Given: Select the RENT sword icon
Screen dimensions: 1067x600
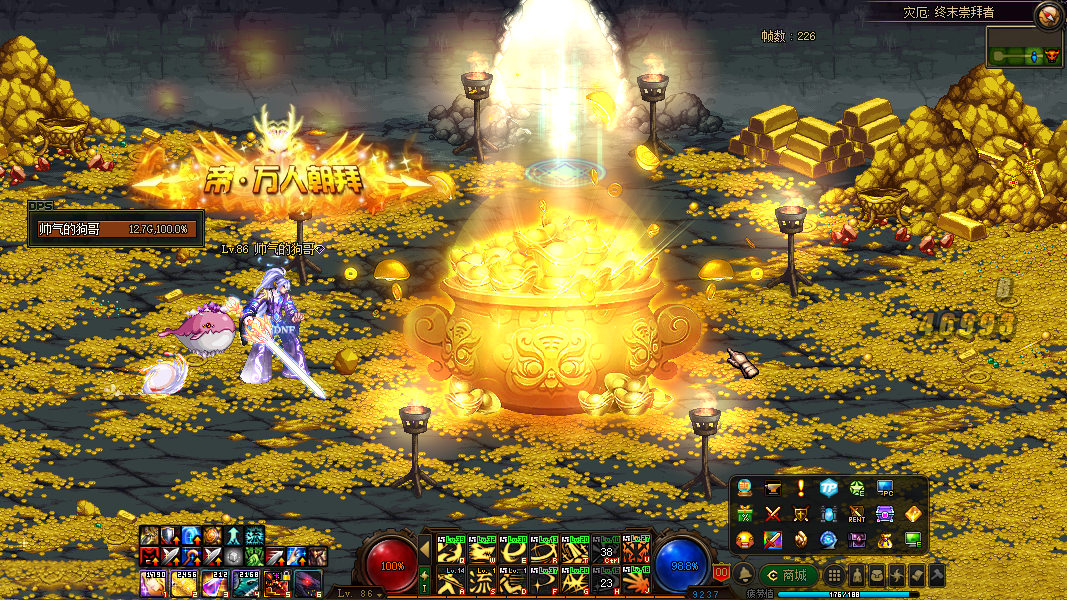Looking at the screenshot, I should click(857, 514).
